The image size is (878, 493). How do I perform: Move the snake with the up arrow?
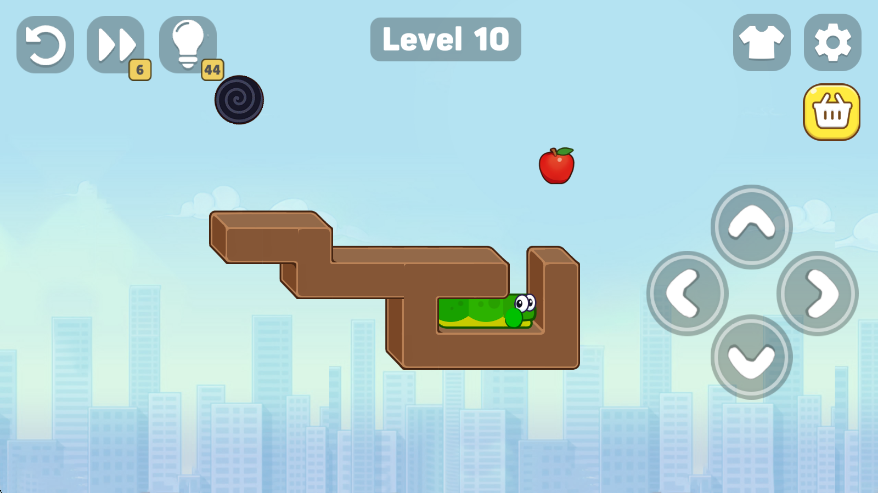752,226
